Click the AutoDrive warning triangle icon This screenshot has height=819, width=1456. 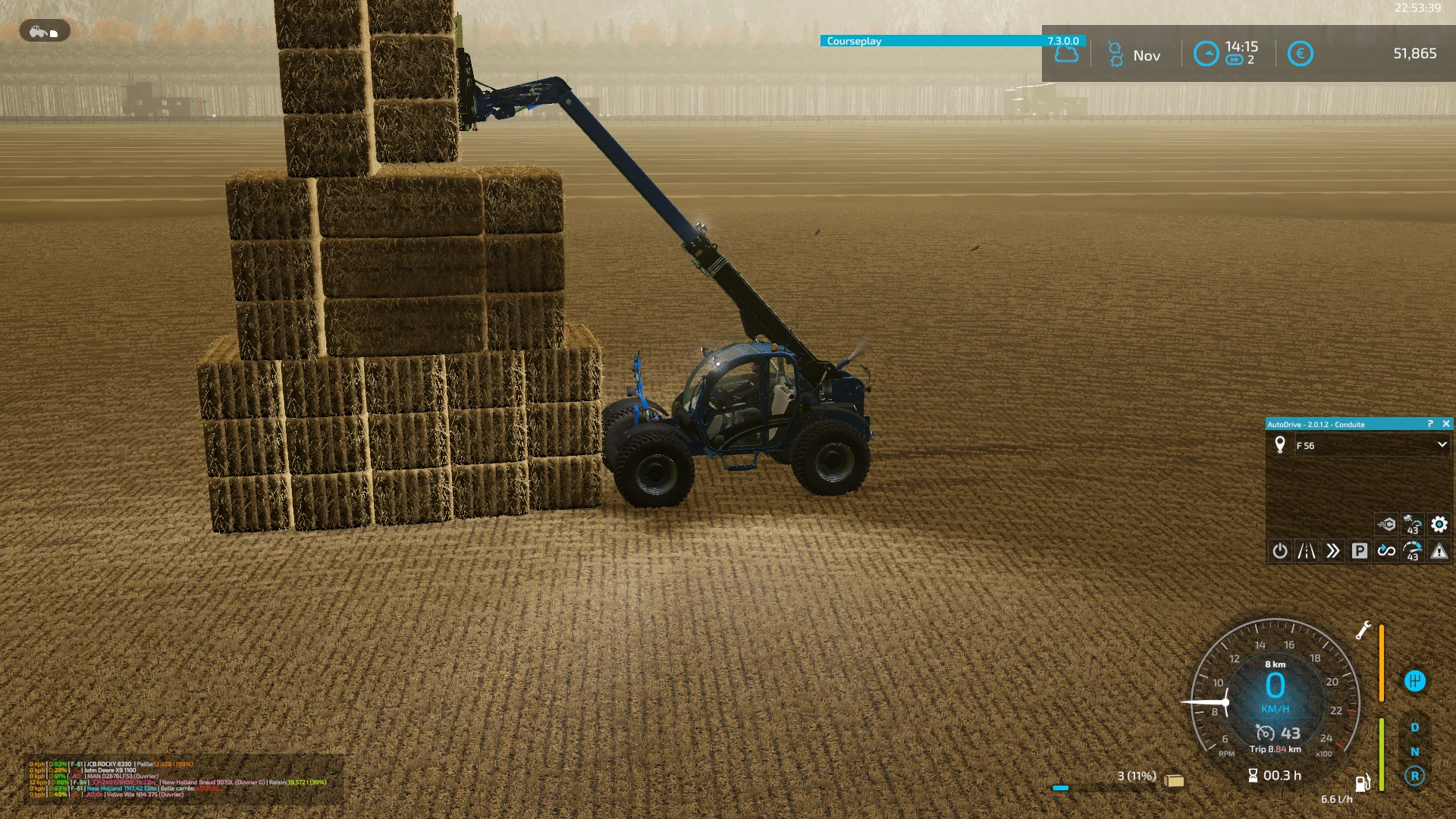pyautogui.click(x=1439, y=551)
